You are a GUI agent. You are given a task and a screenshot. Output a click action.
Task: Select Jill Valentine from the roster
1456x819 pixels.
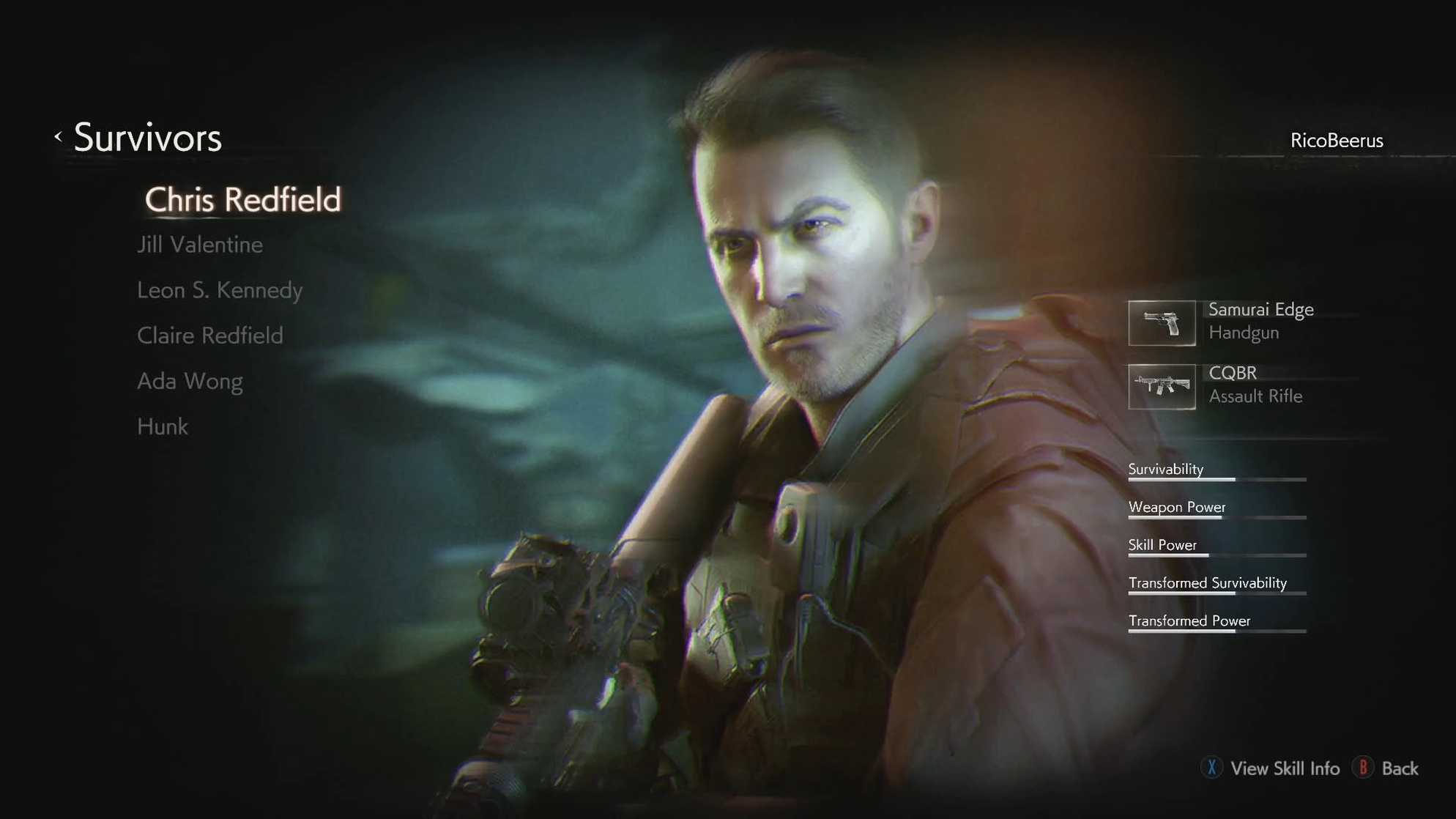coord(199,244)
